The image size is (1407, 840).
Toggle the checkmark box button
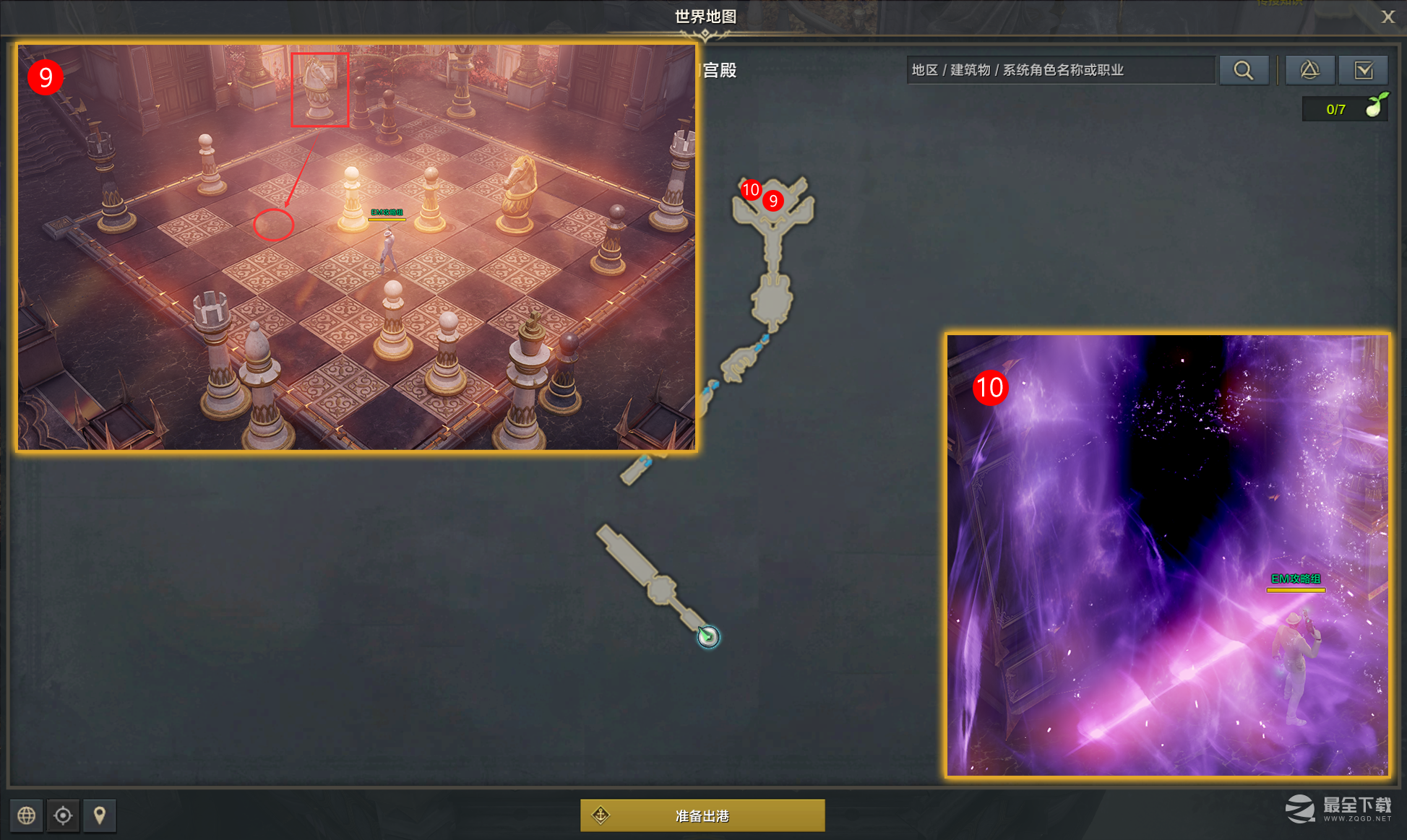1363,70
